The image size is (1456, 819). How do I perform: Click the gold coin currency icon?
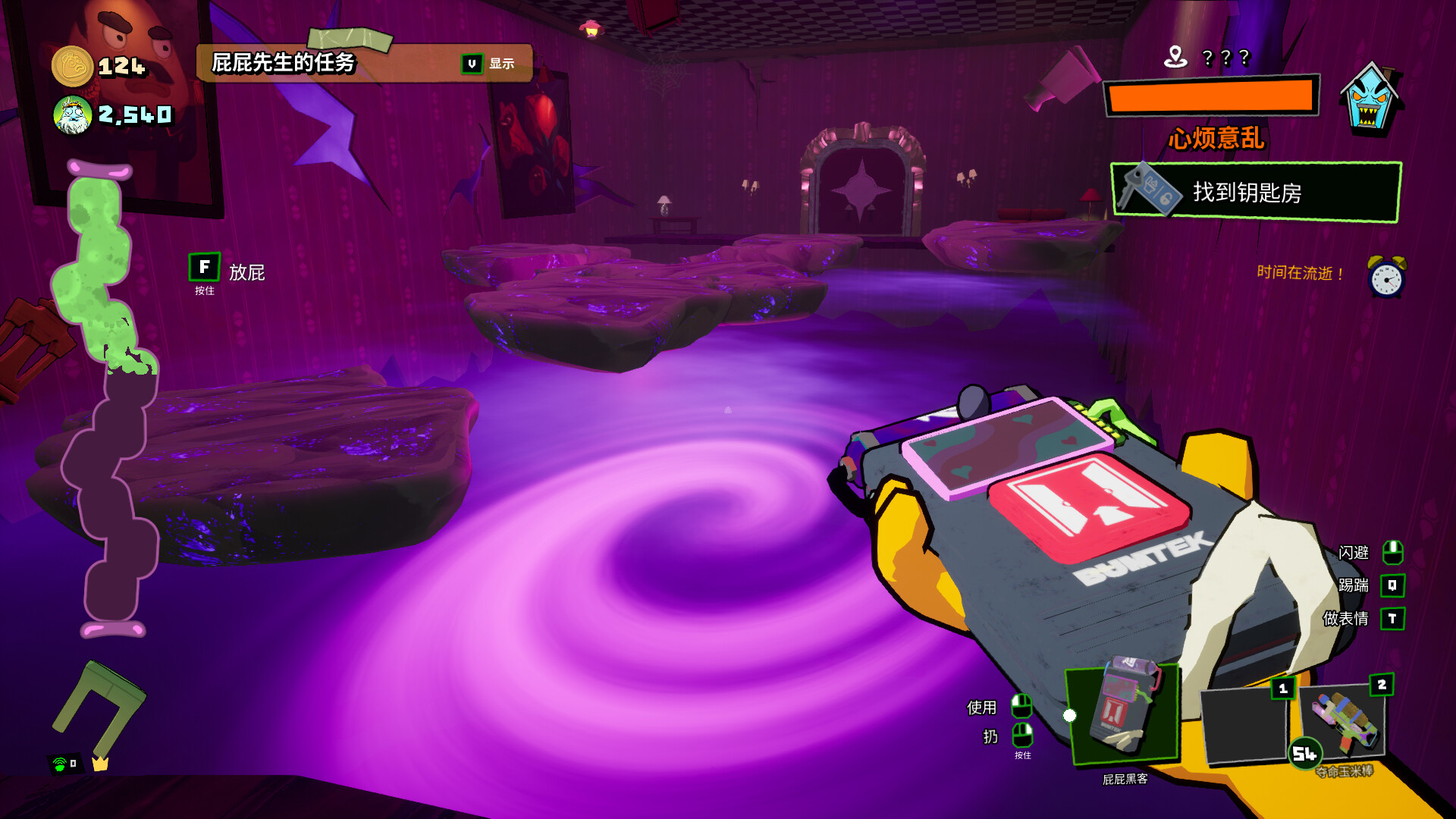[x=72, y=67]
